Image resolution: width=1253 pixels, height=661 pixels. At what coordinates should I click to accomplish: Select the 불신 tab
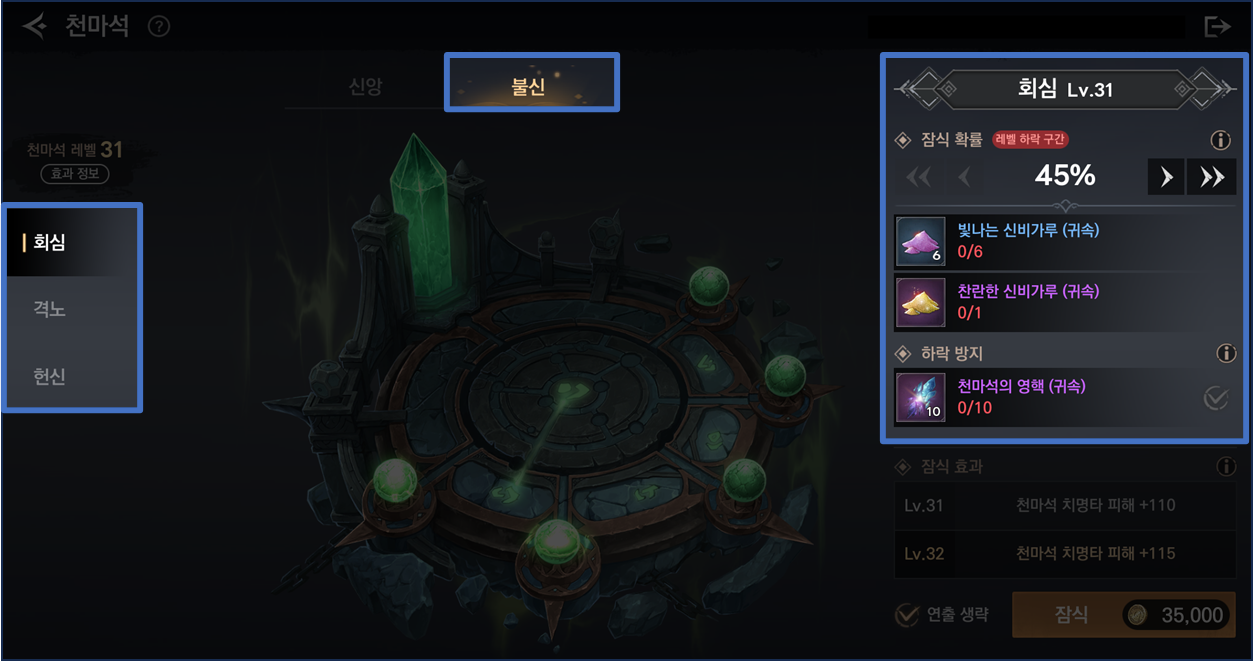pos(530,86)
